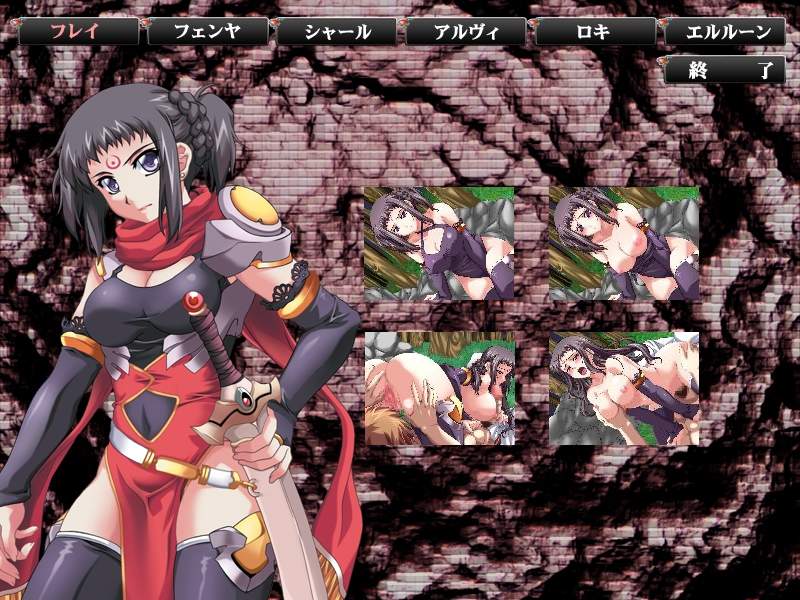Select the フレイ character tab
Image resolution: width=800 pixels, height=600 pixels.
click(79, 31)
